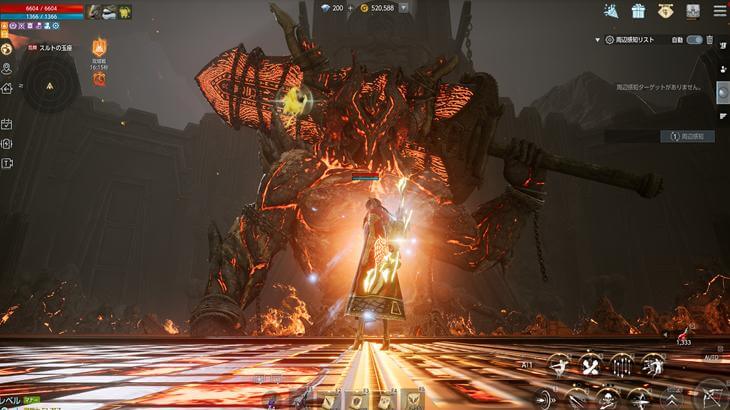The width and height of the screenshot is (730, 410).
Task: Open the party popper event icon
Action: point(611,11)
